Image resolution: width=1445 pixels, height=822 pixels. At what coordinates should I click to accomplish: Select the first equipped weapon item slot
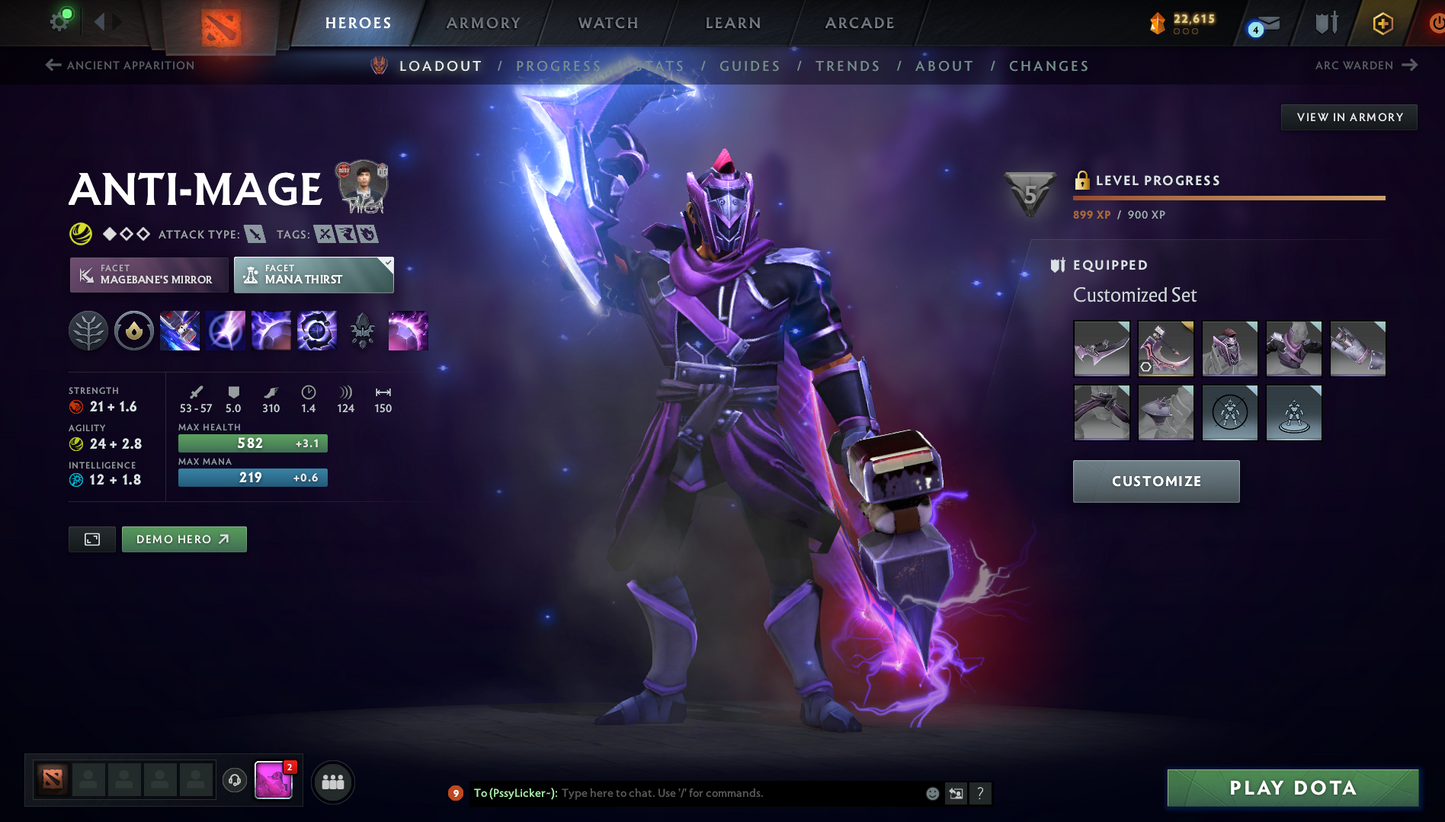(x=1101, y=348)
